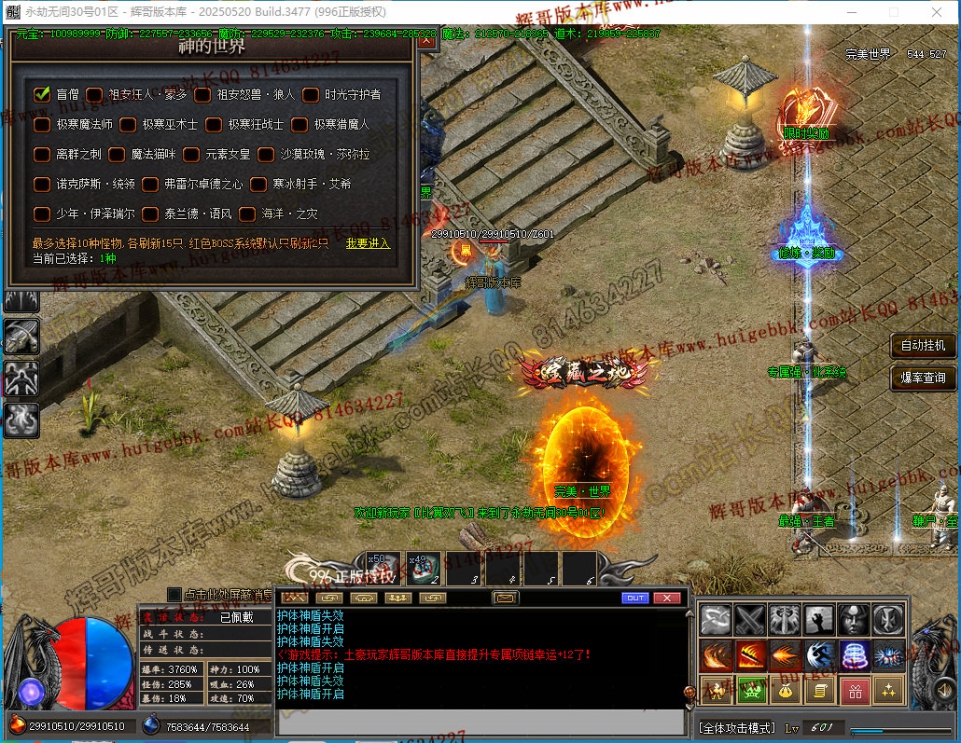Screen dimensions: 961x743
Task: Select the 极寒魔法师 monster option
Action: [42, 125]
